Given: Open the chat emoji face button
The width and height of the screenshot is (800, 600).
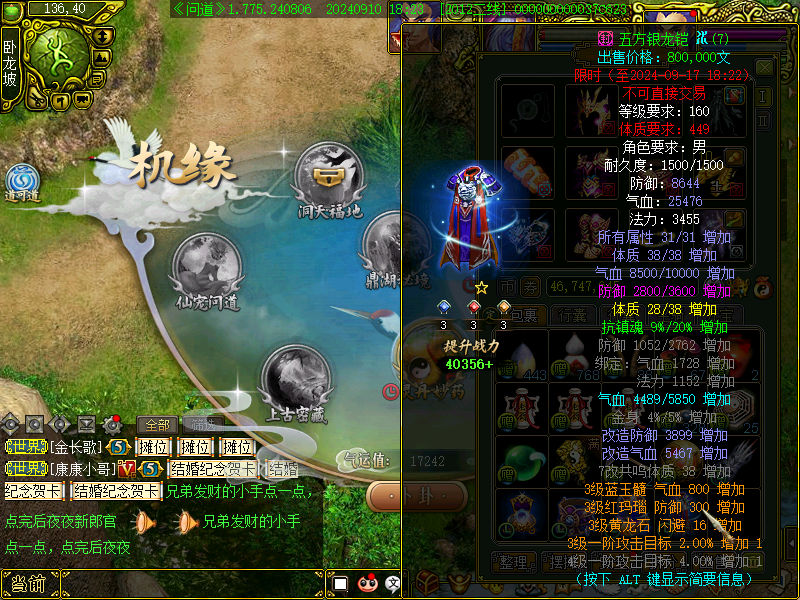Looking at the screenshot, I should 367,583.
